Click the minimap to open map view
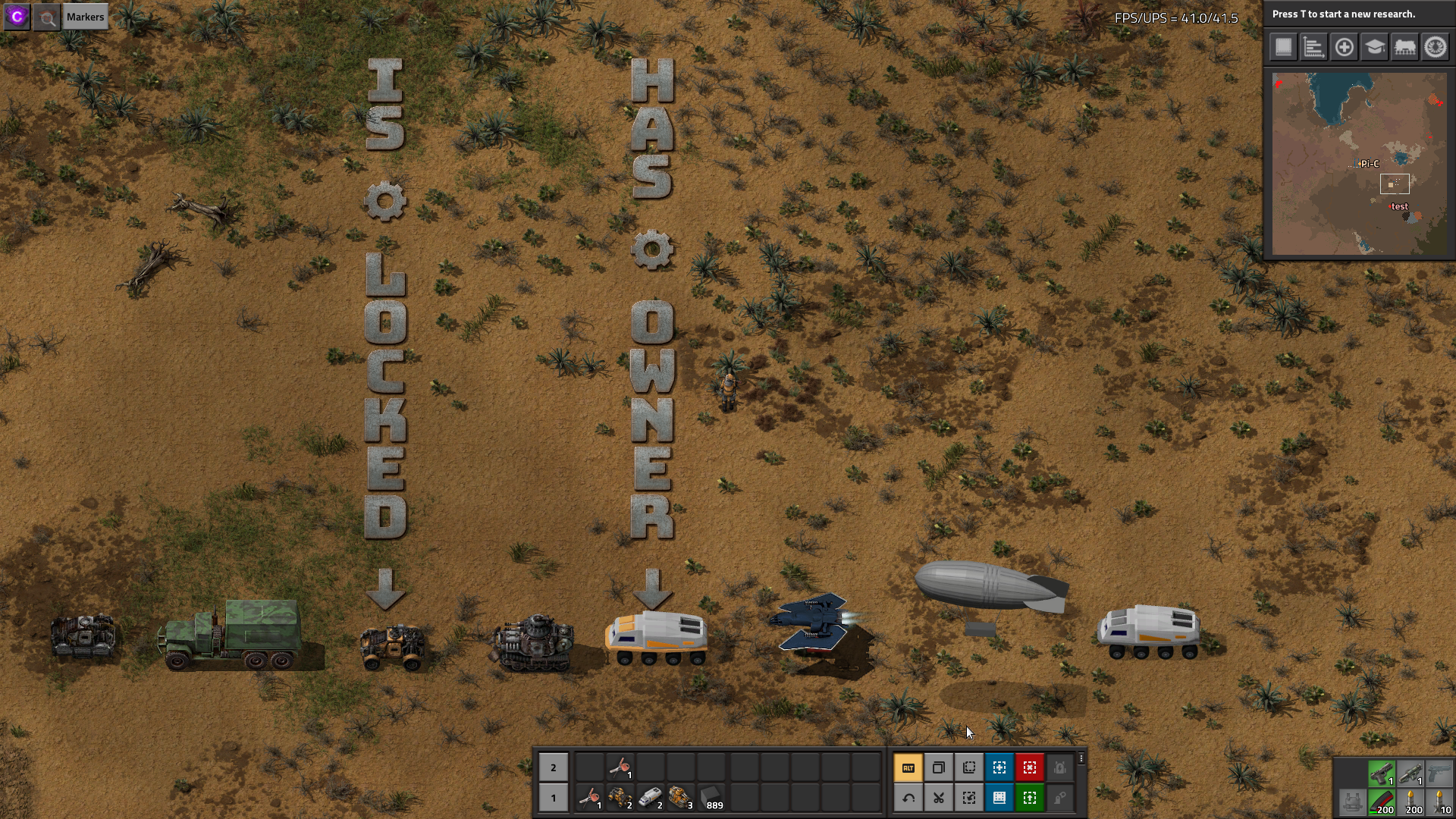The height and width of the screenshot is (819, 1456). (x=1359, y=164)
